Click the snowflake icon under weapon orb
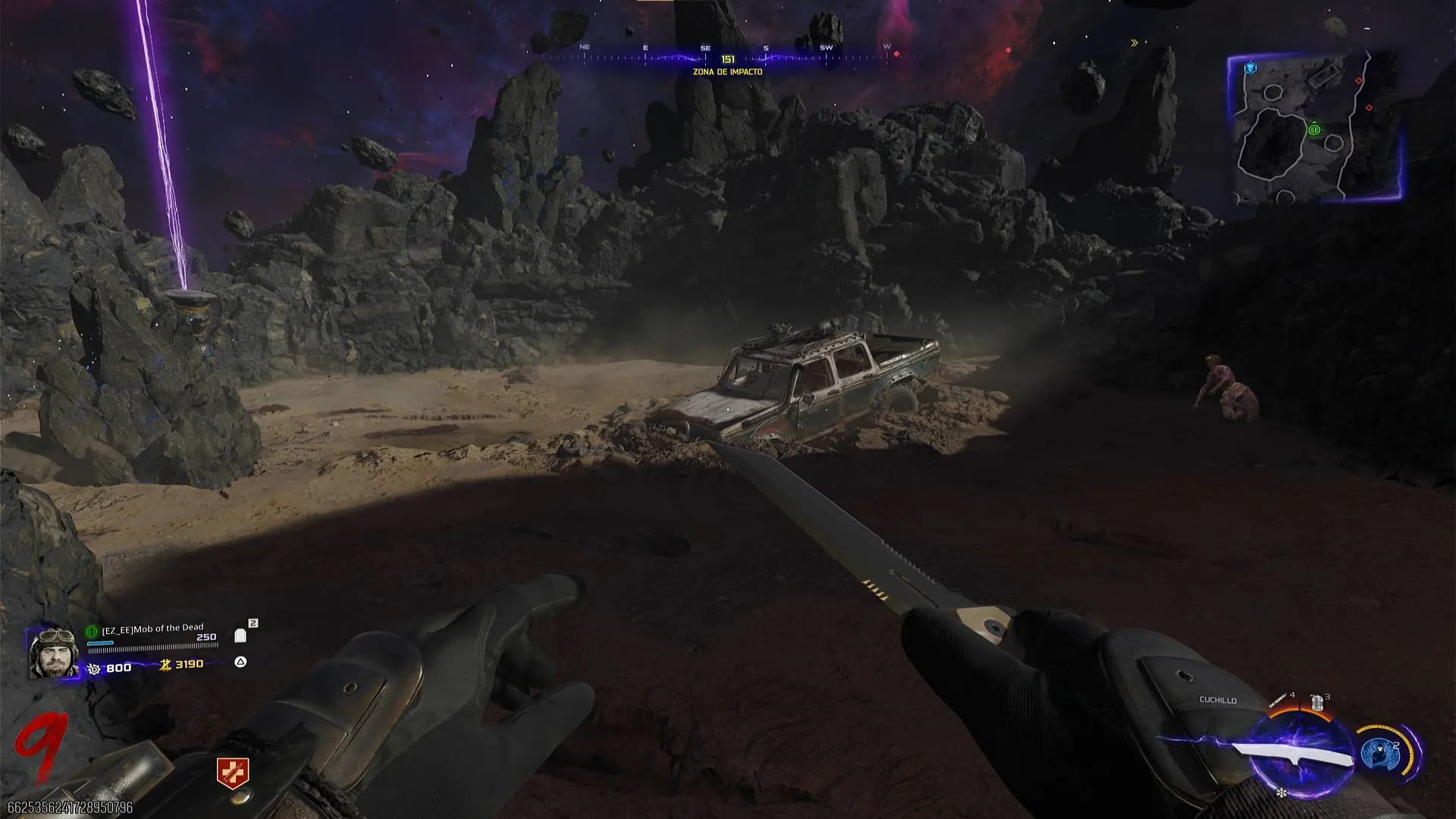Viewport: 1456px width, 819px height. click(x=1282, y=793)
